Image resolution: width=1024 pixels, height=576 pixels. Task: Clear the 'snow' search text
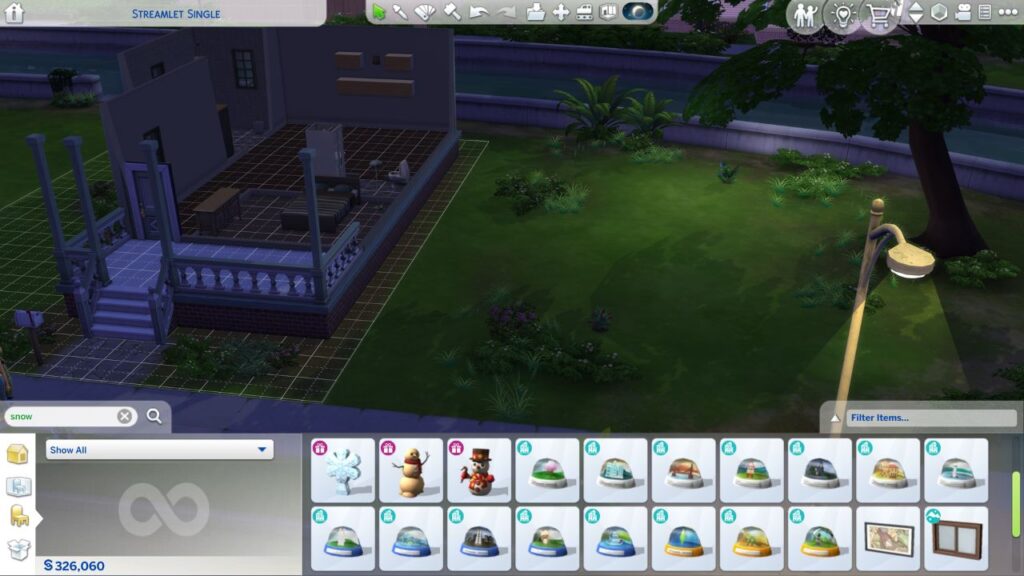(125, 416)
